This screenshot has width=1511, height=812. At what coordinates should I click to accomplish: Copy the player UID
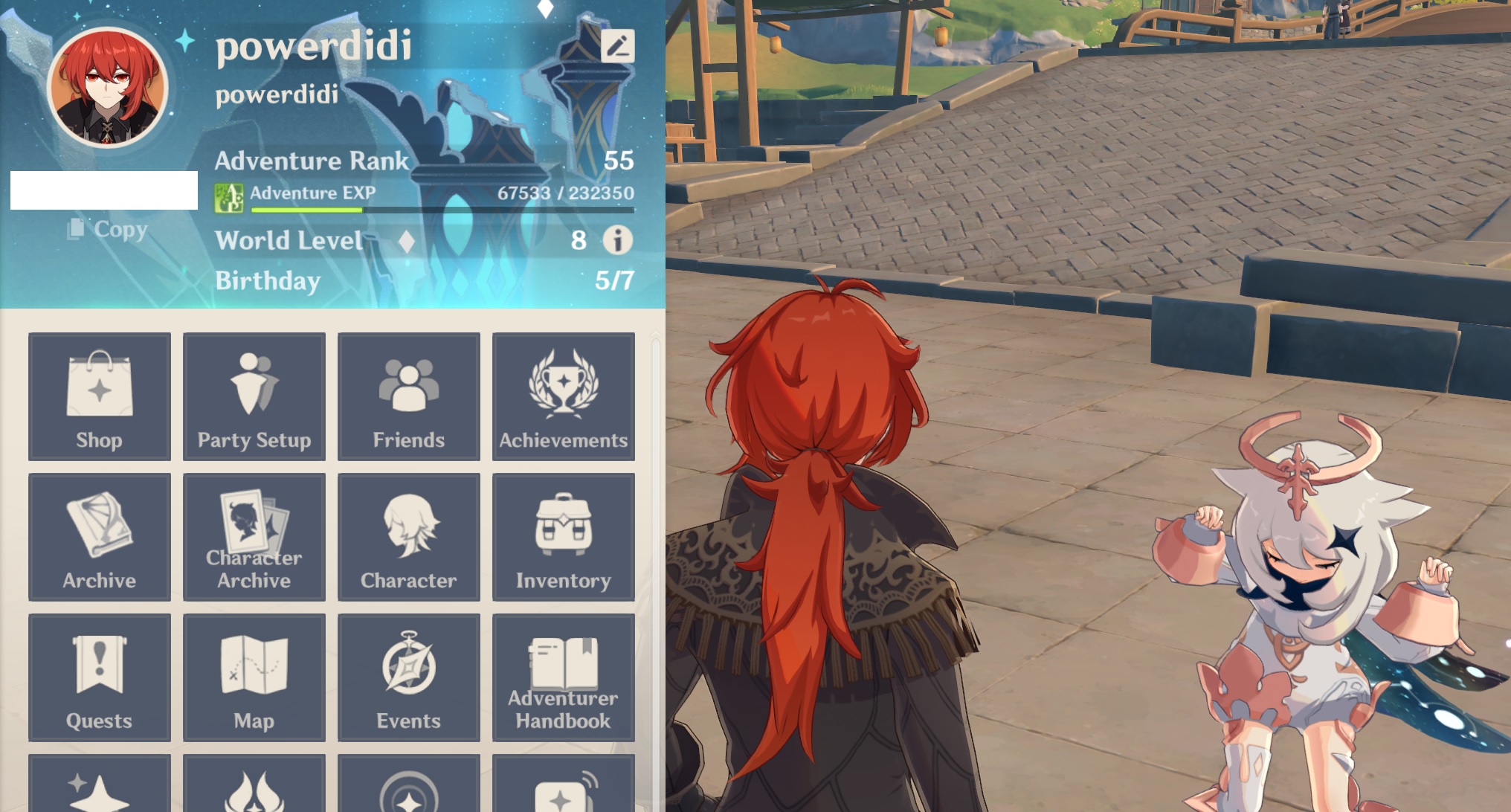104,230
